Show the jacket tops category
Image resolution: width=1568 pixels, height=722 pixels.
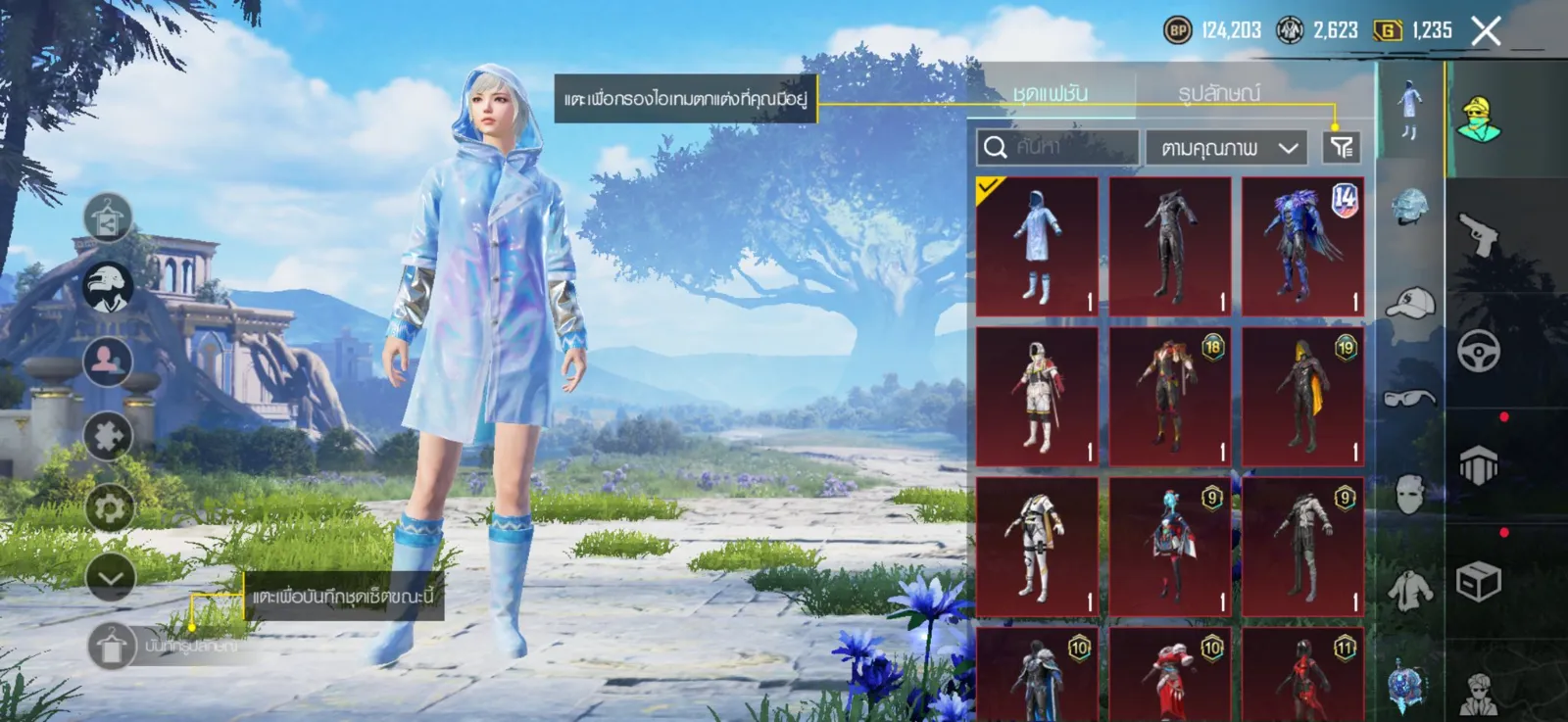coord(1410,590)
